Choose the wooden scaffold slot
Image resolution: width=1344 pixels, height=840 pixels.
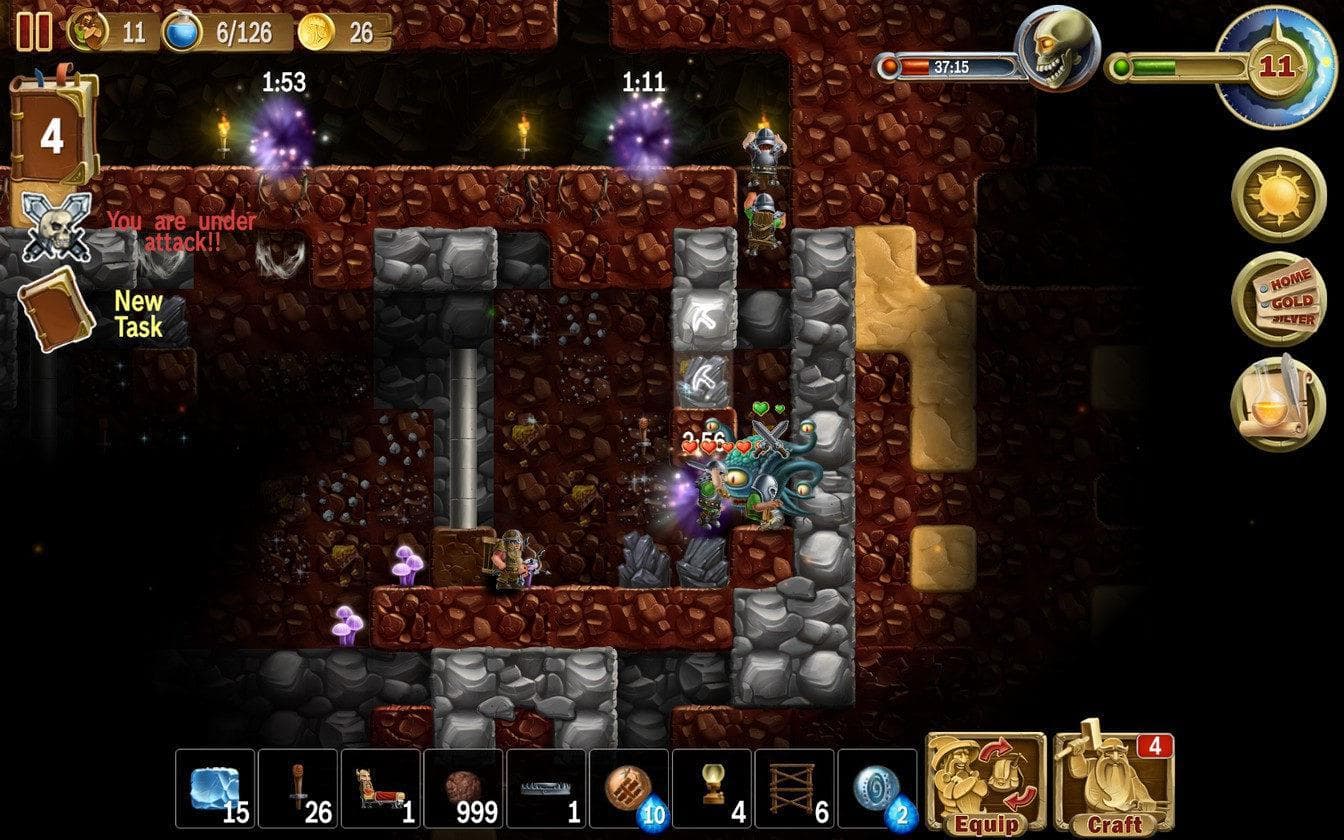pyautogui.click(x=795, y=788)
